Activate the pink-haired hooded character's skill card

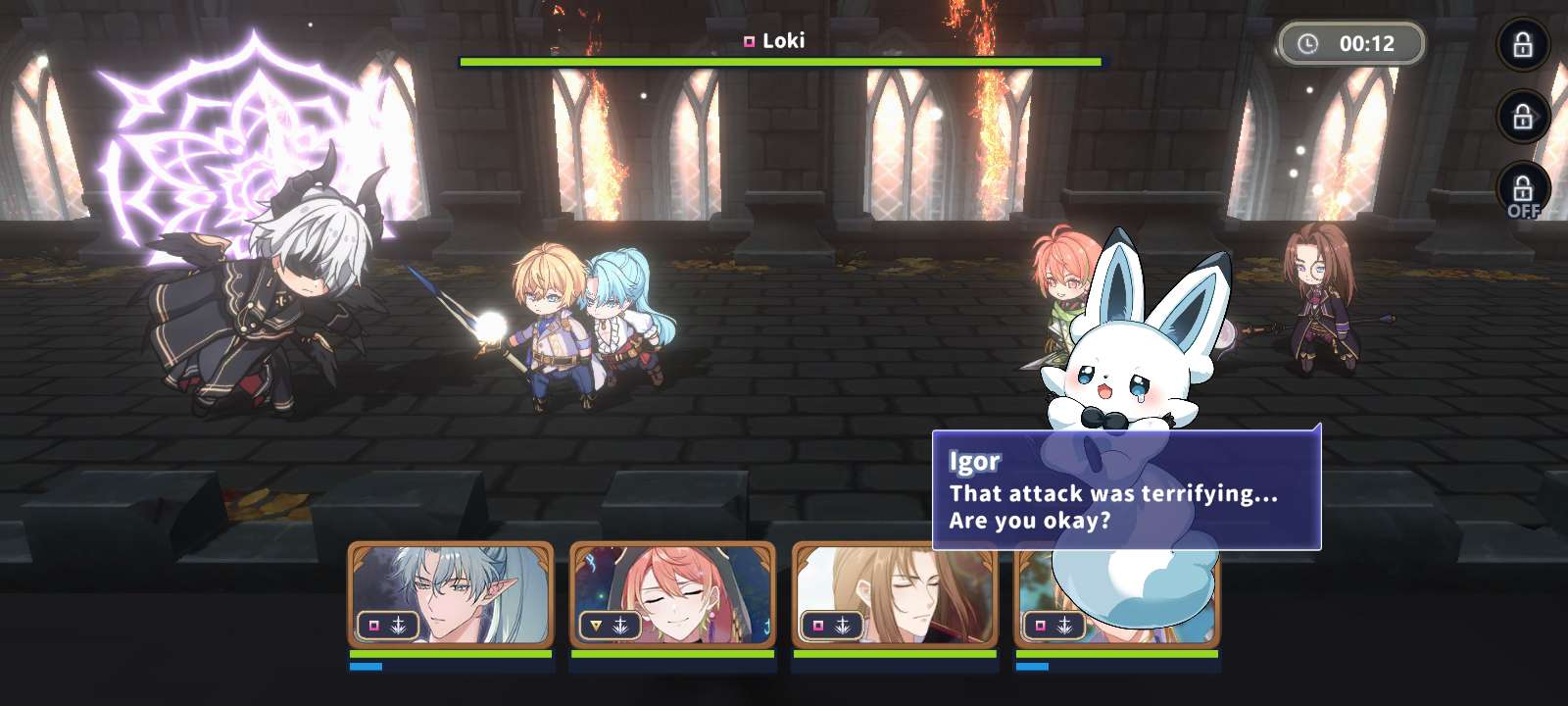pos(672,594)
